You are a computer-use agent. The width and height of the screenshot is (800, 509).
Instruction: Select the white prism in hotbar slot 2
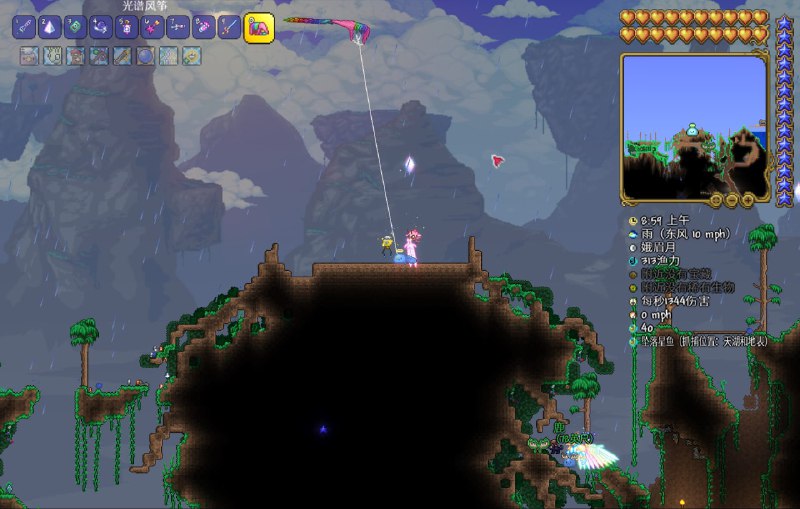pyautogui.click(x=50, y=27)
